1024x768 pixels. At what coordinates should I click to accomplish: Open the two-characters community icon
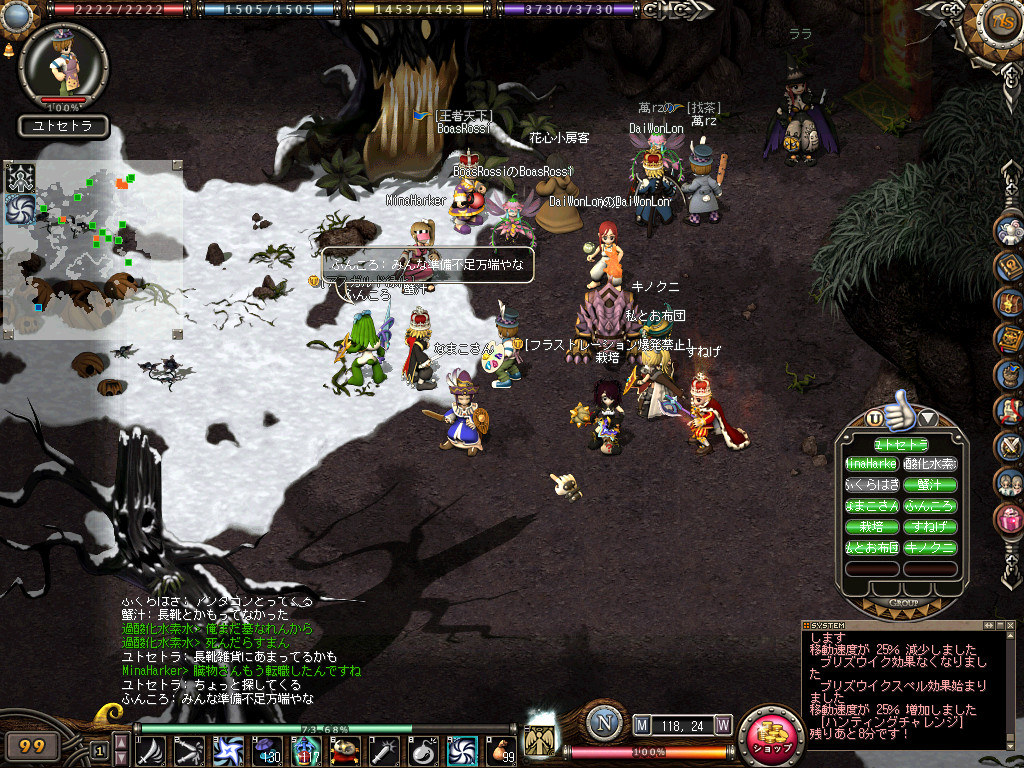1010,483
